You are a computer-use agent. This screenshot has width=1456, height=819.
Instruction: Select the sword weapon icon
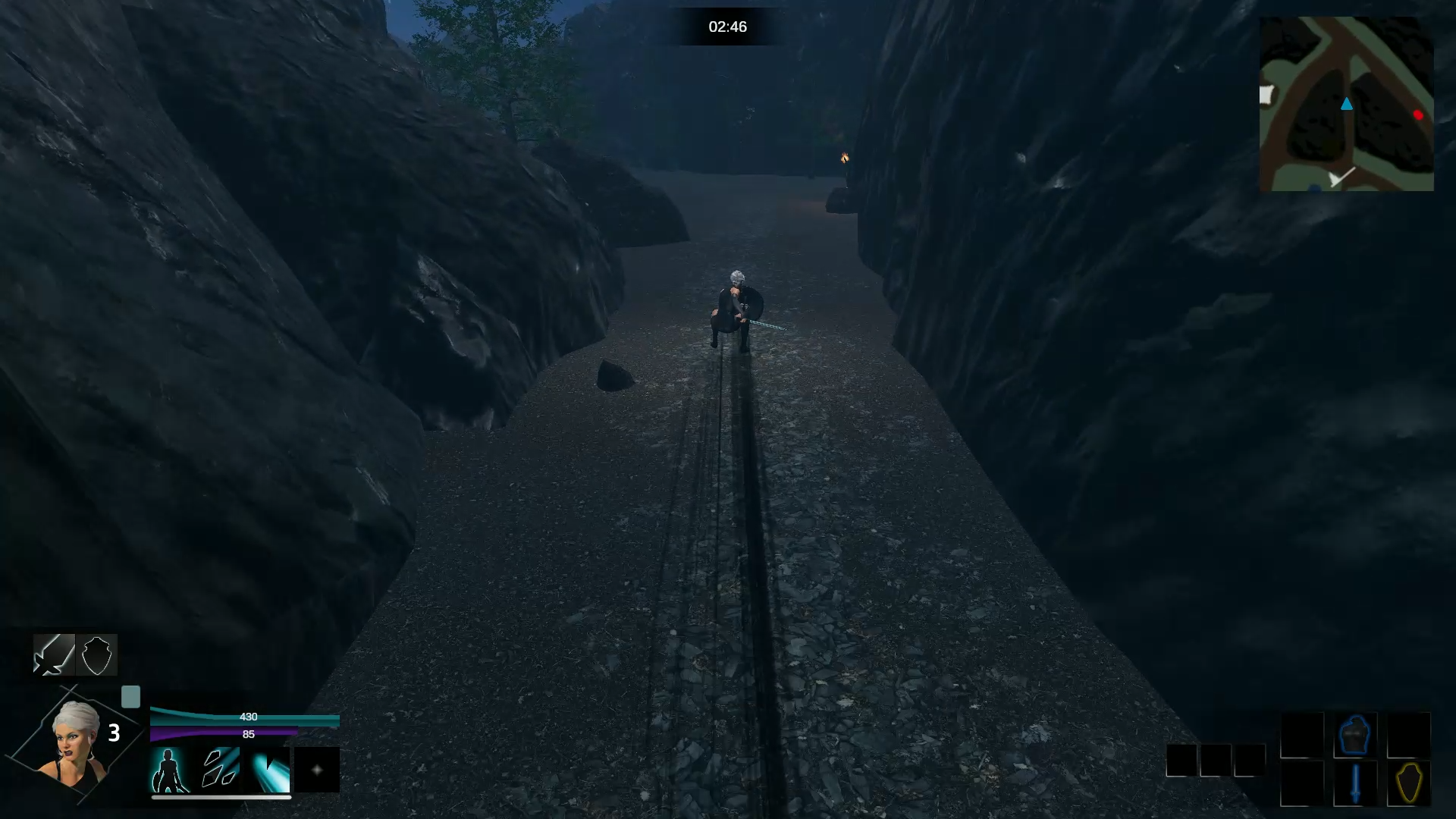[53, 656]
